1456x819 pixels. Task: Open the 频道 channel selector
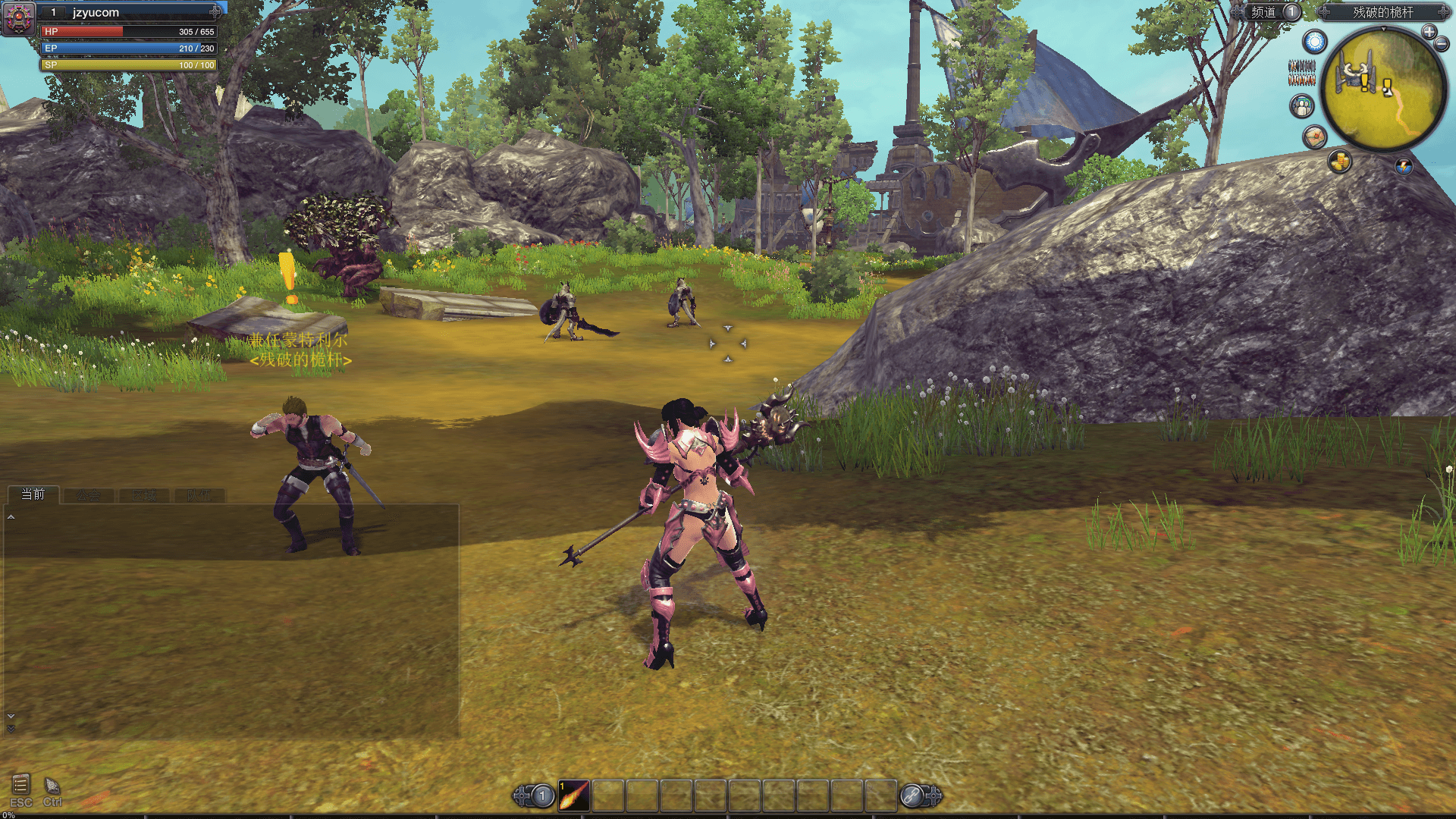1270,12
